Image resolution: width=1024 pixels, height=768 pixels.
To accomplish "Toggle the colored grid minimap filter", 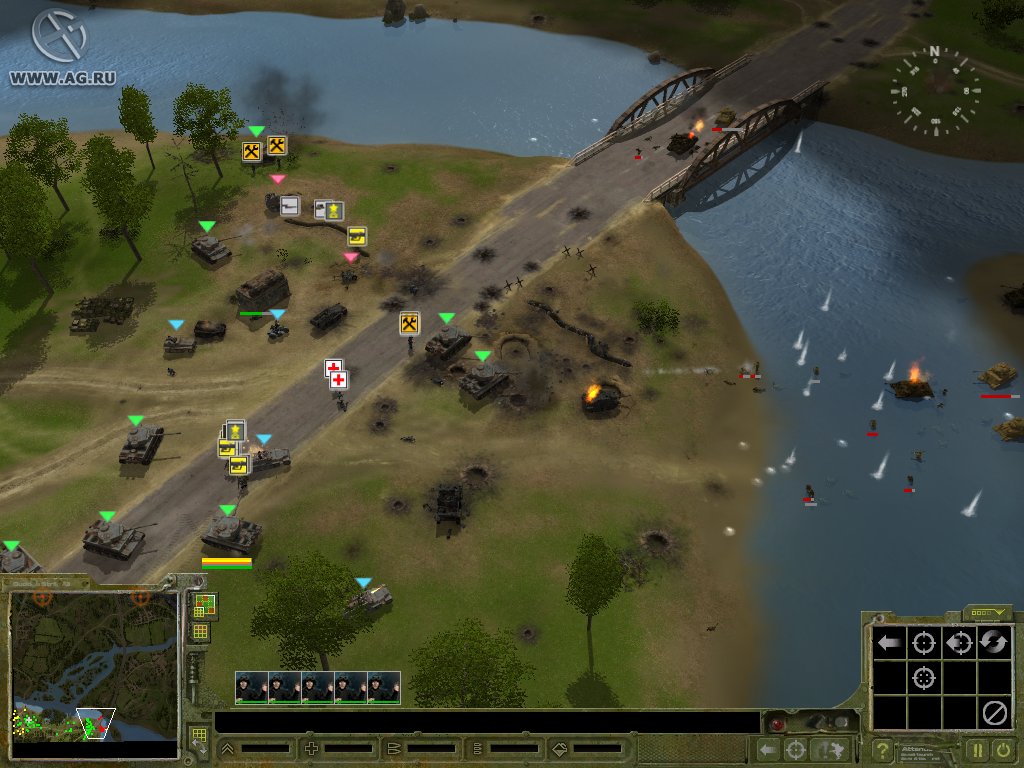I will point(201,605).
